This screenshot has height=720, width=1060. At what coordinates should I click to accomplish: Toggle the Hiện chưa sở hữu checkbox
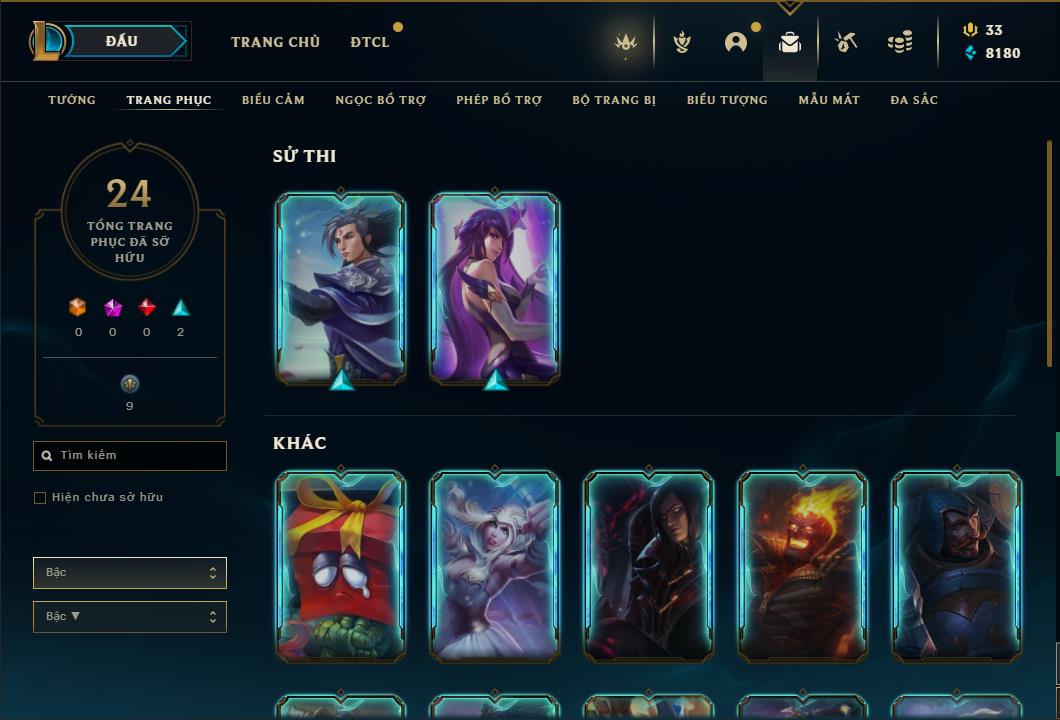click(40, 498)
